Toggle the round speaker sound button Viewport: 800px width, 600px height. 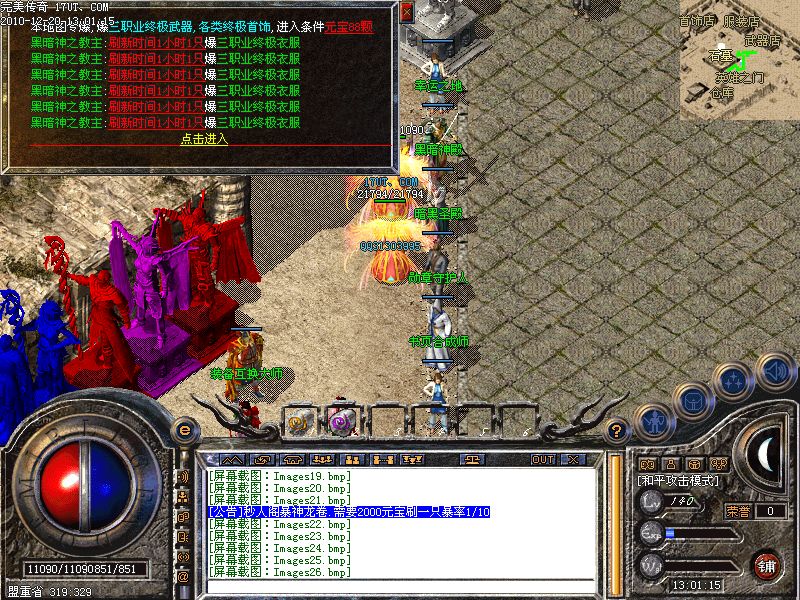(774, 372)
